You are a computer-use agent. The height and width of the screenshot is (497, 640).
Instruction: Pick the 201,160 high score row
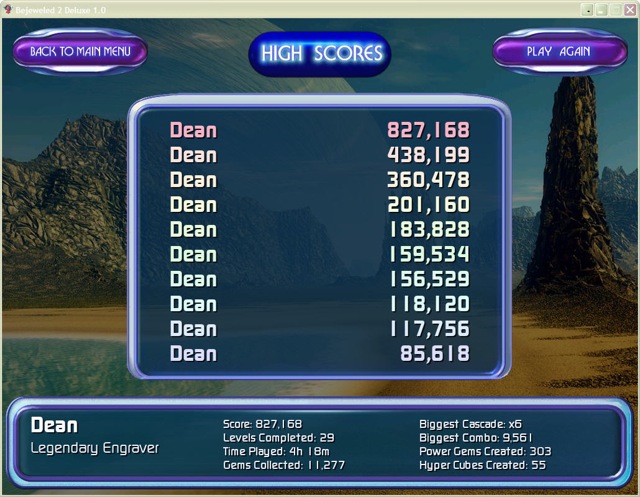click(319, 205)
